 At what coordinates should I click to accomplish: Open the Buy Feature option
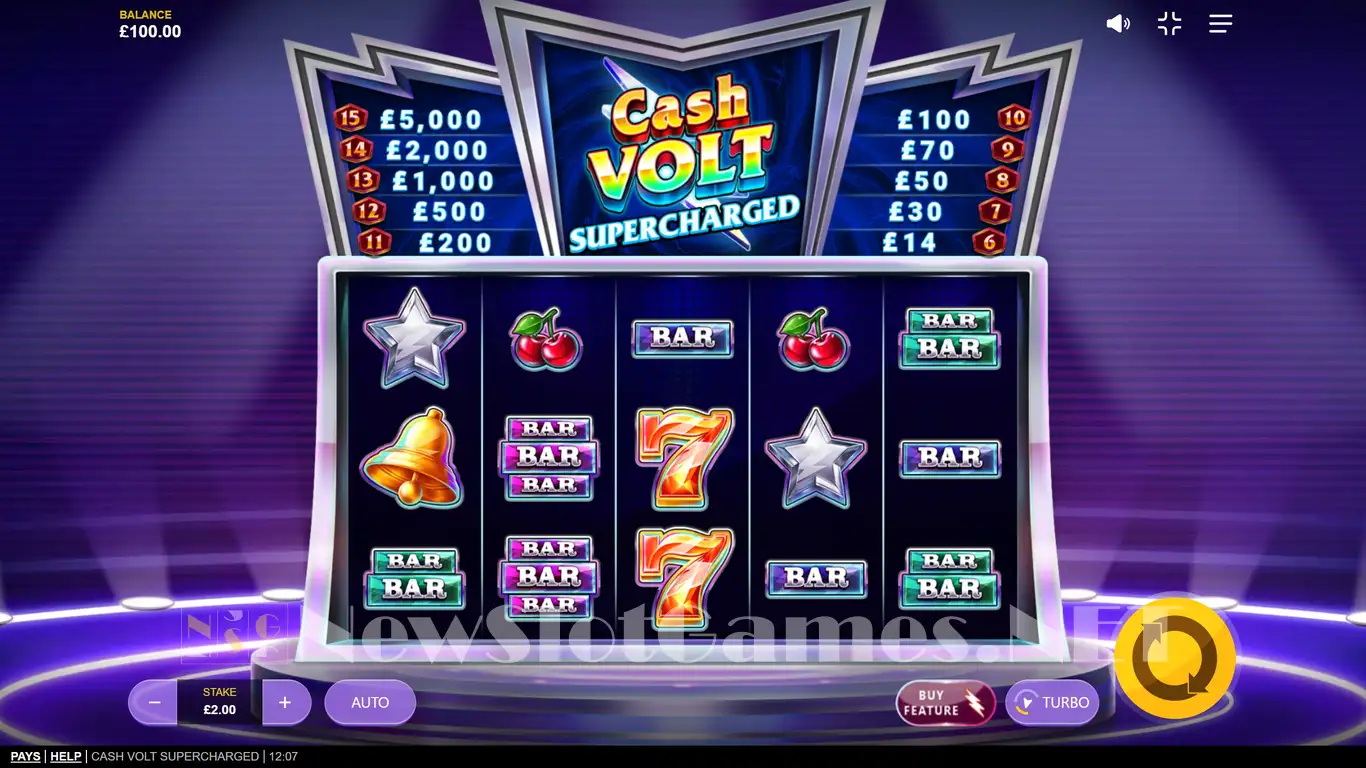(945, 703)
